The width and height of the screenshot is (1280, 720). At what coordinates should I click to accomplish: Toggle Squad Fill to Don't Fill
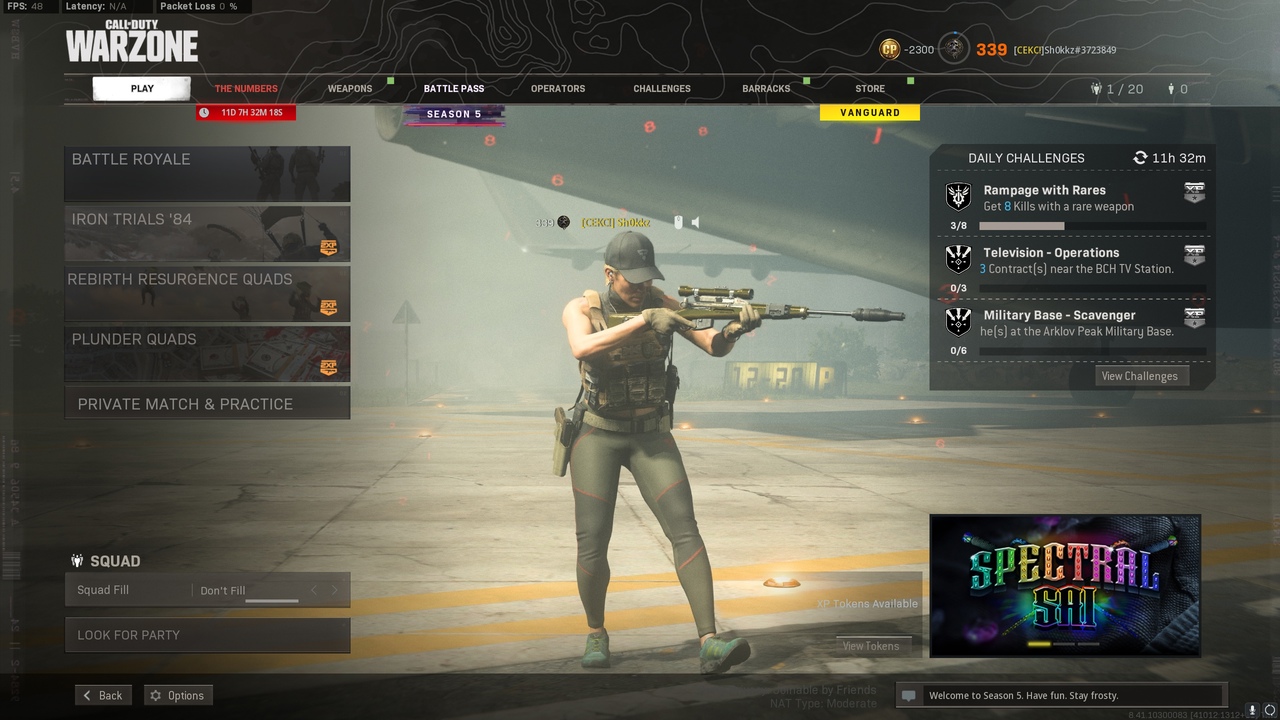click(x=222, y=590)
